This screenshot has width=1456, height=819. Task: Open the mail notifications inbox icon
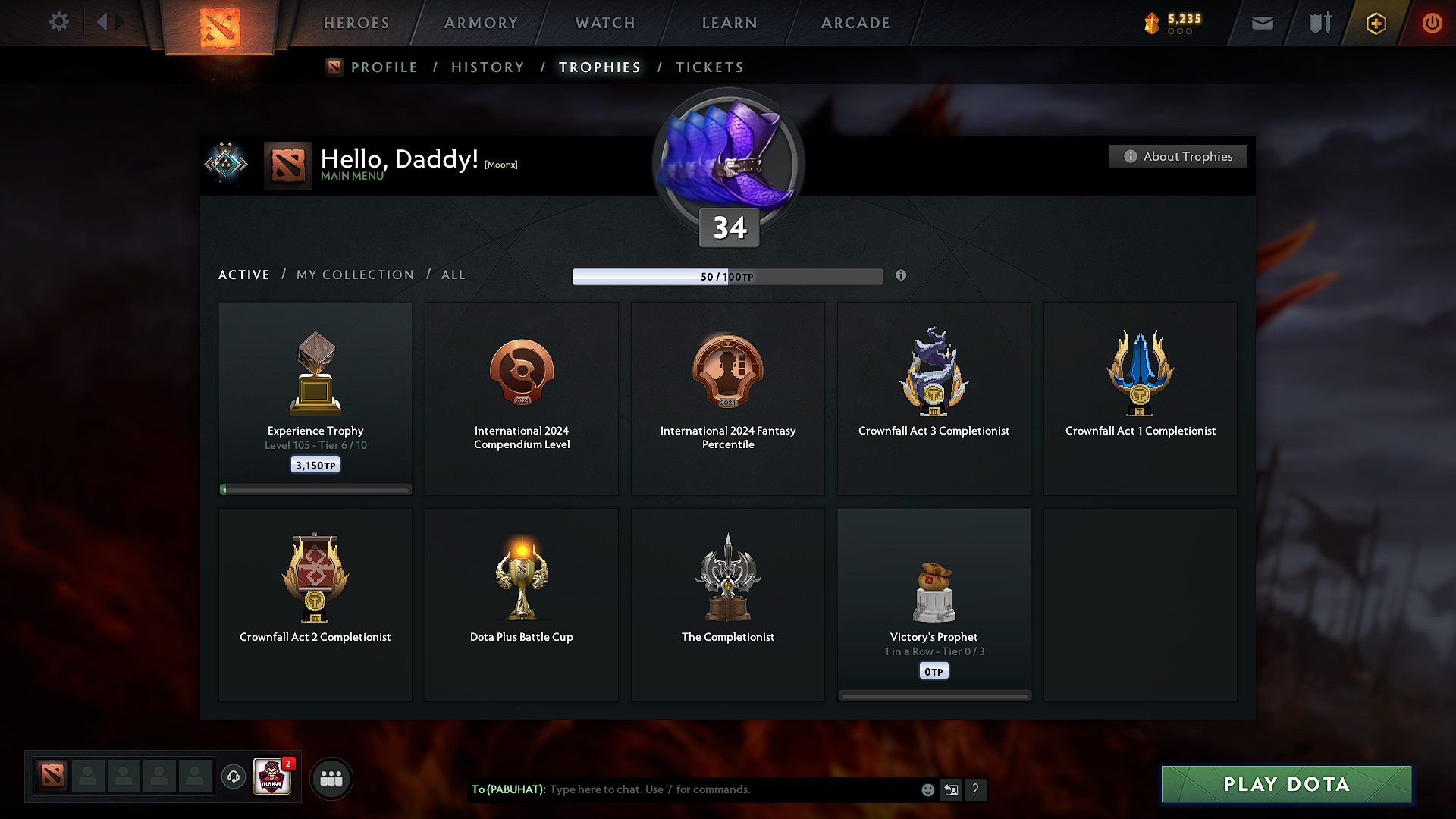tap(1262, 23)
